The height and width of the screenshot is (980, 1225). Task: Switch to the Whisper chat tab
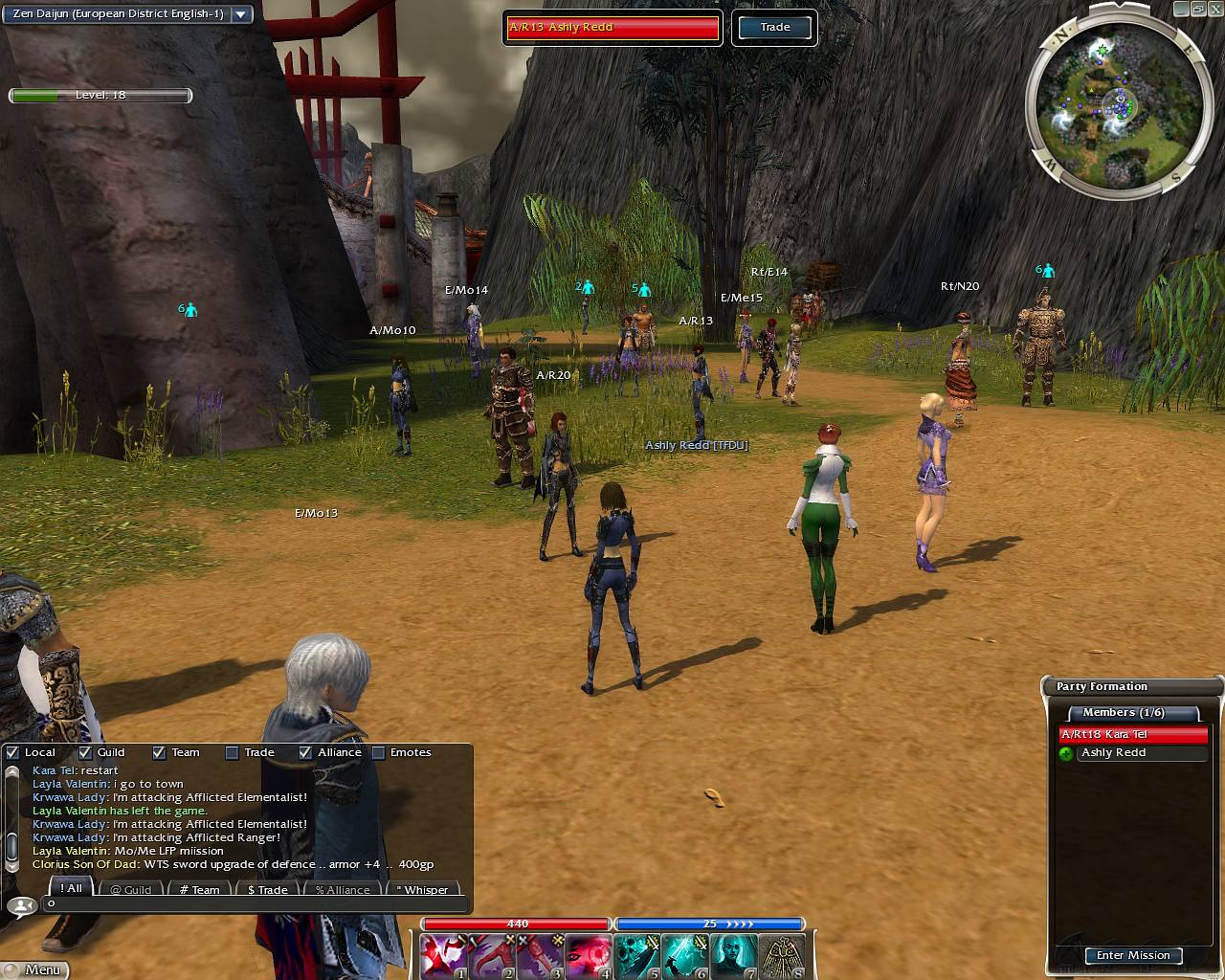tap(422, 889)
